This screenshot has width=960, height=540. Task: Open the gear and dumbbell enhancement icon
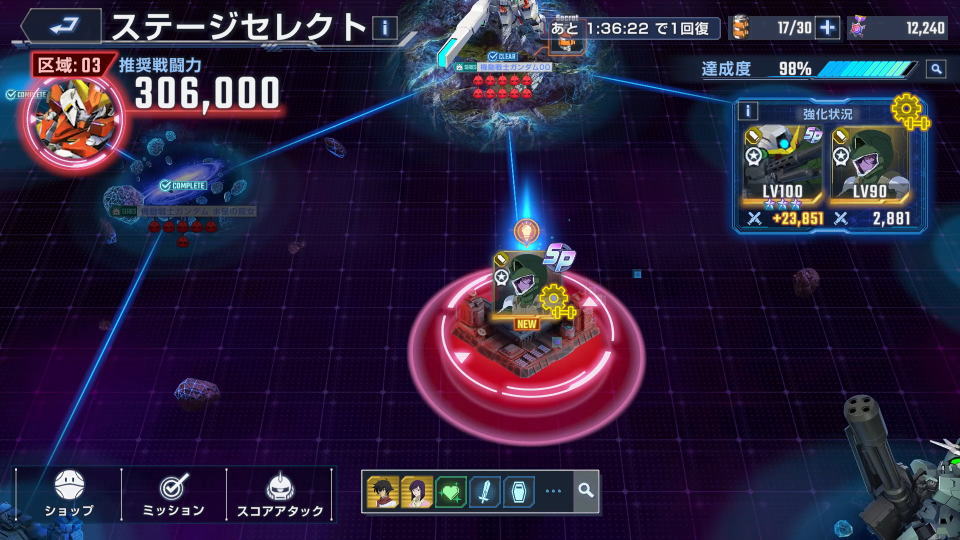click(x=910, y=108)
